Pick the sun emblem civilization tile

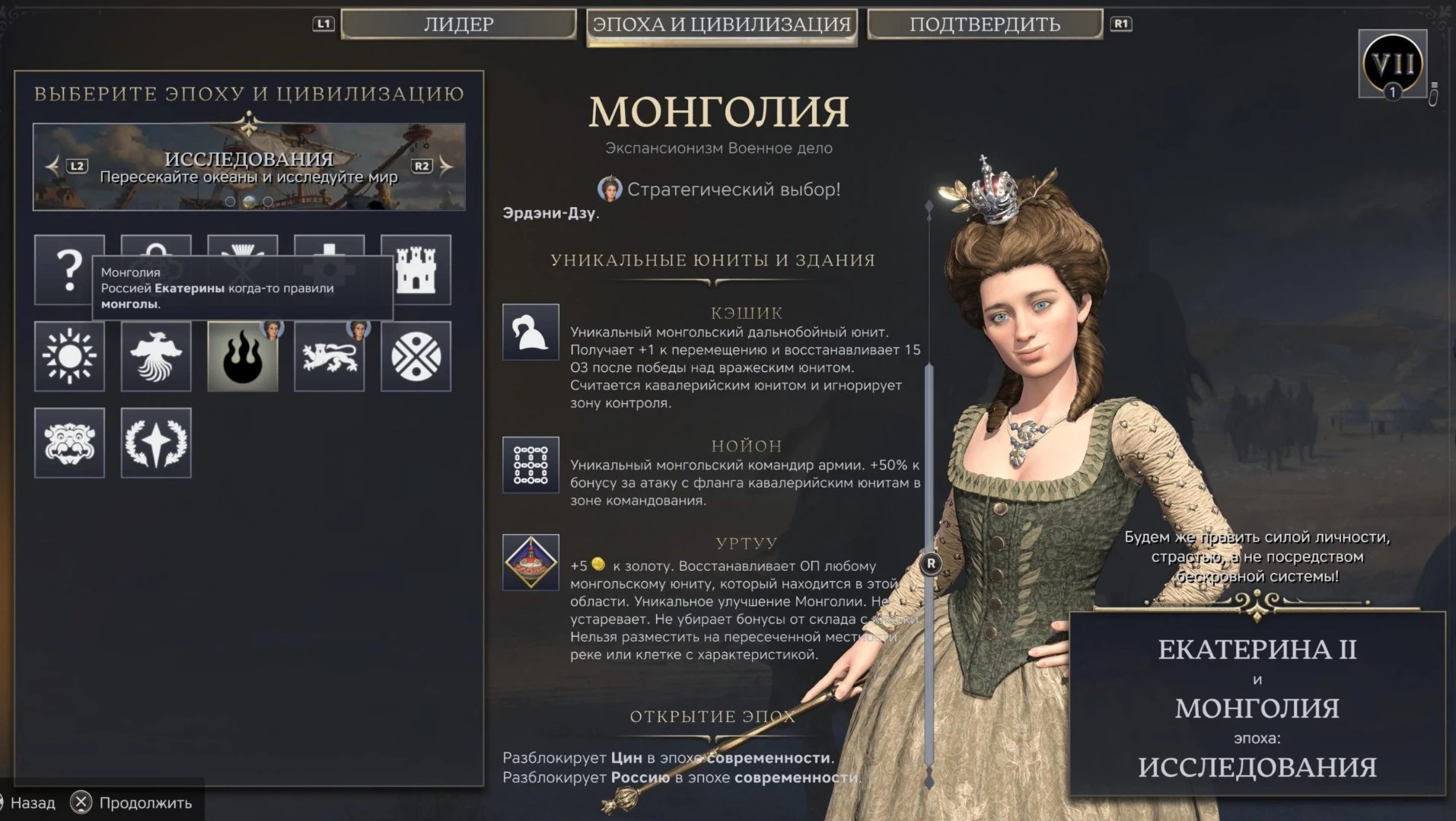(x=69, y=356)
